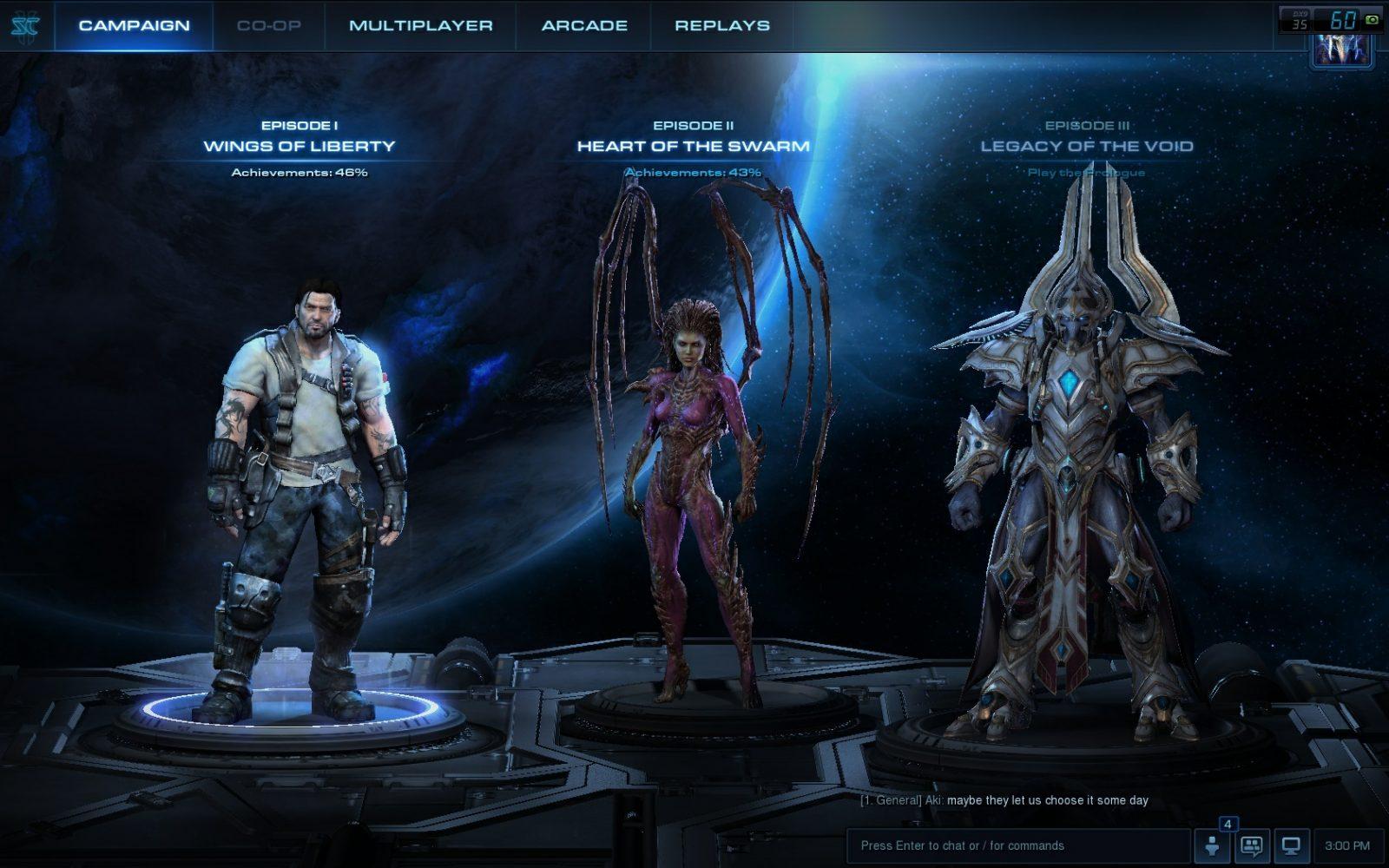Open the Arcade section

click(584, 25)
